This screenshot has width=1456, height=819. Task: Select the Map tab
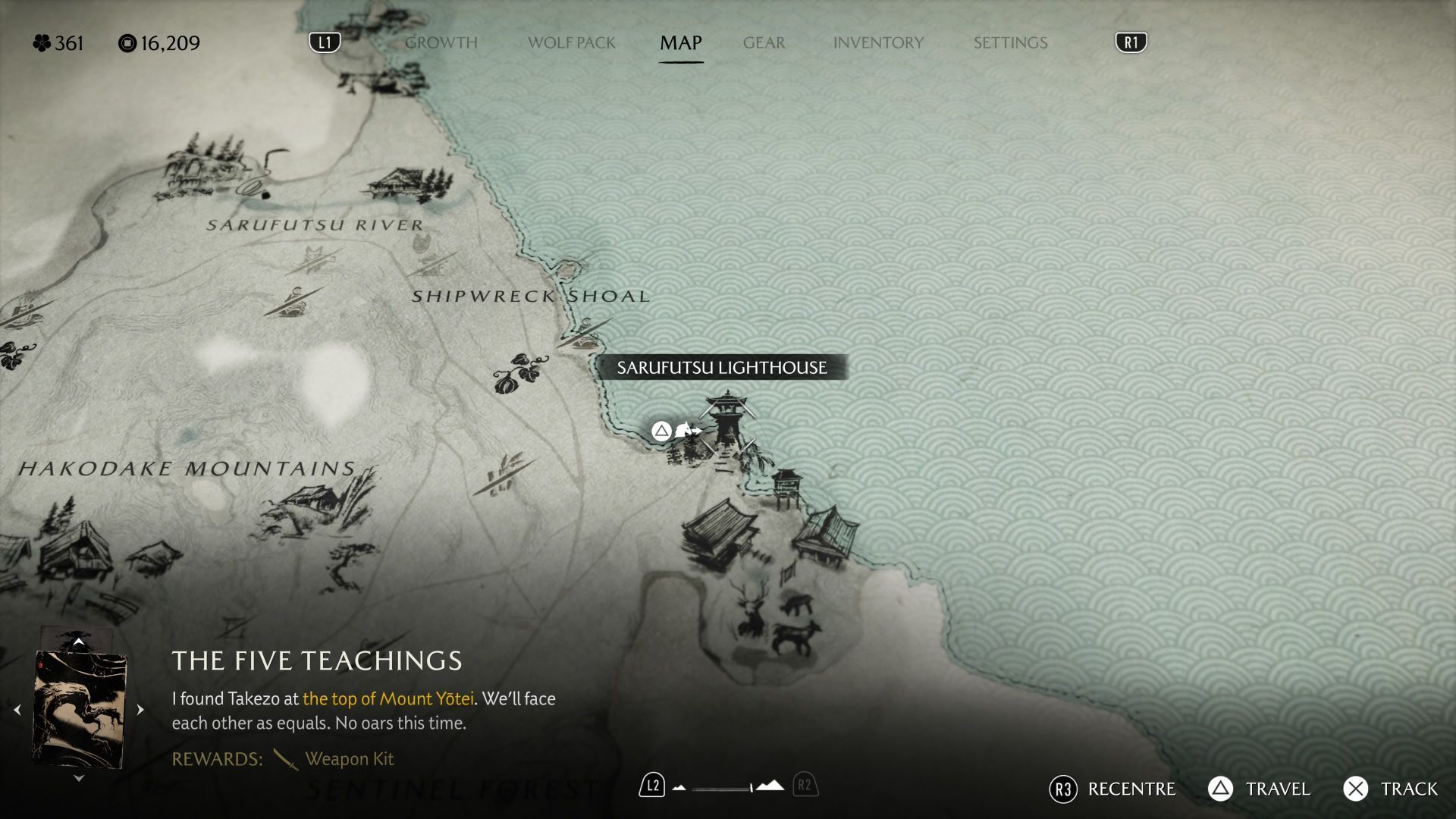tap(680, 43)
